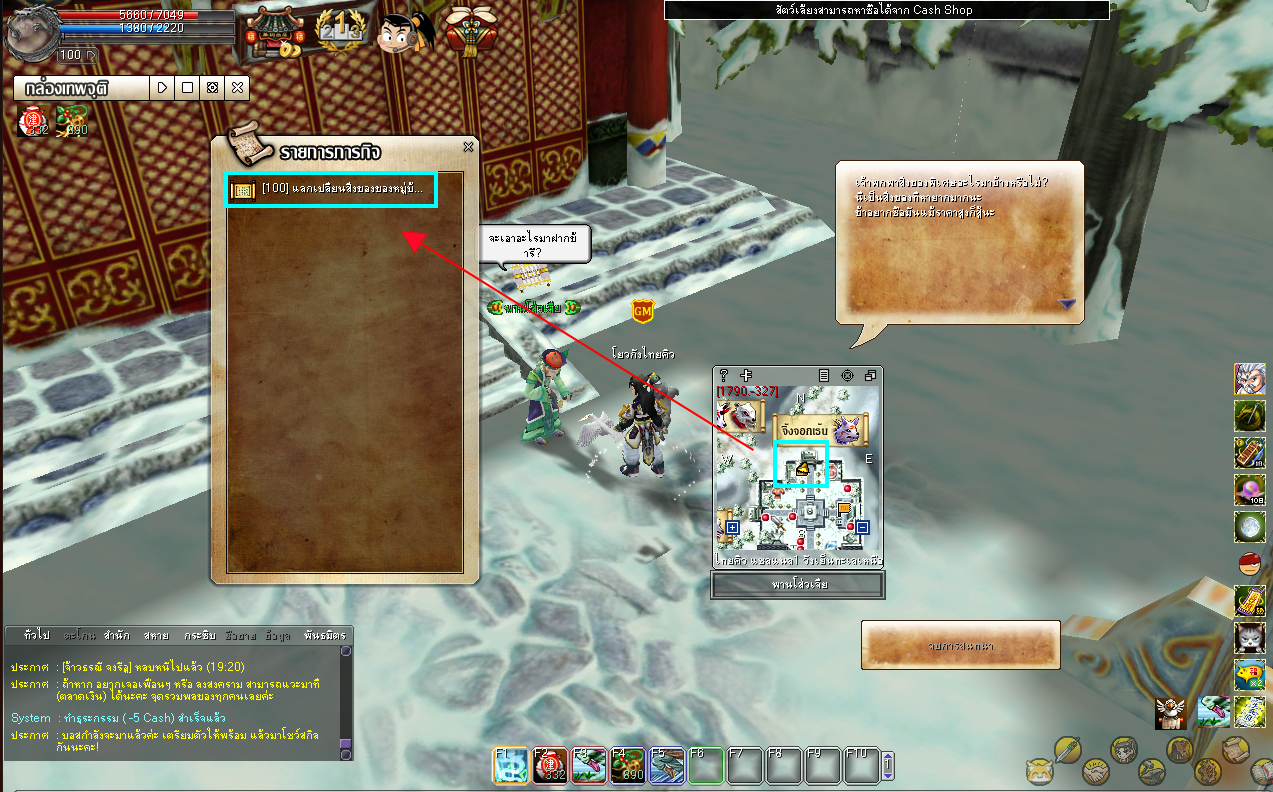This screenshot has height=792, width=1273.
Task: Advance the NPC dialogue with the blue arrow
Action: pos(1066,303)
